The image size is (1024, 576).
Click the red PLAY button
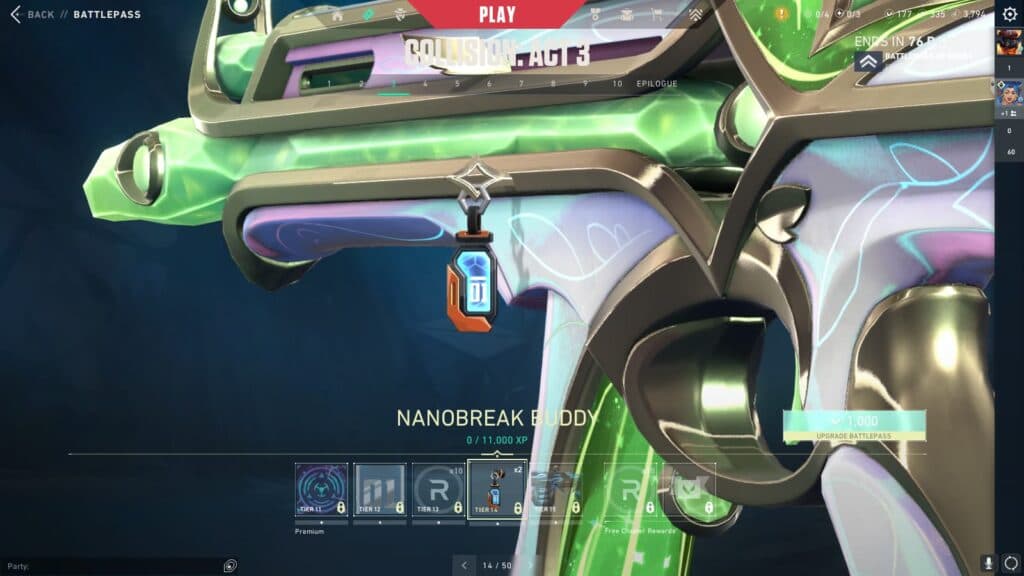click(x=497, y=15)
